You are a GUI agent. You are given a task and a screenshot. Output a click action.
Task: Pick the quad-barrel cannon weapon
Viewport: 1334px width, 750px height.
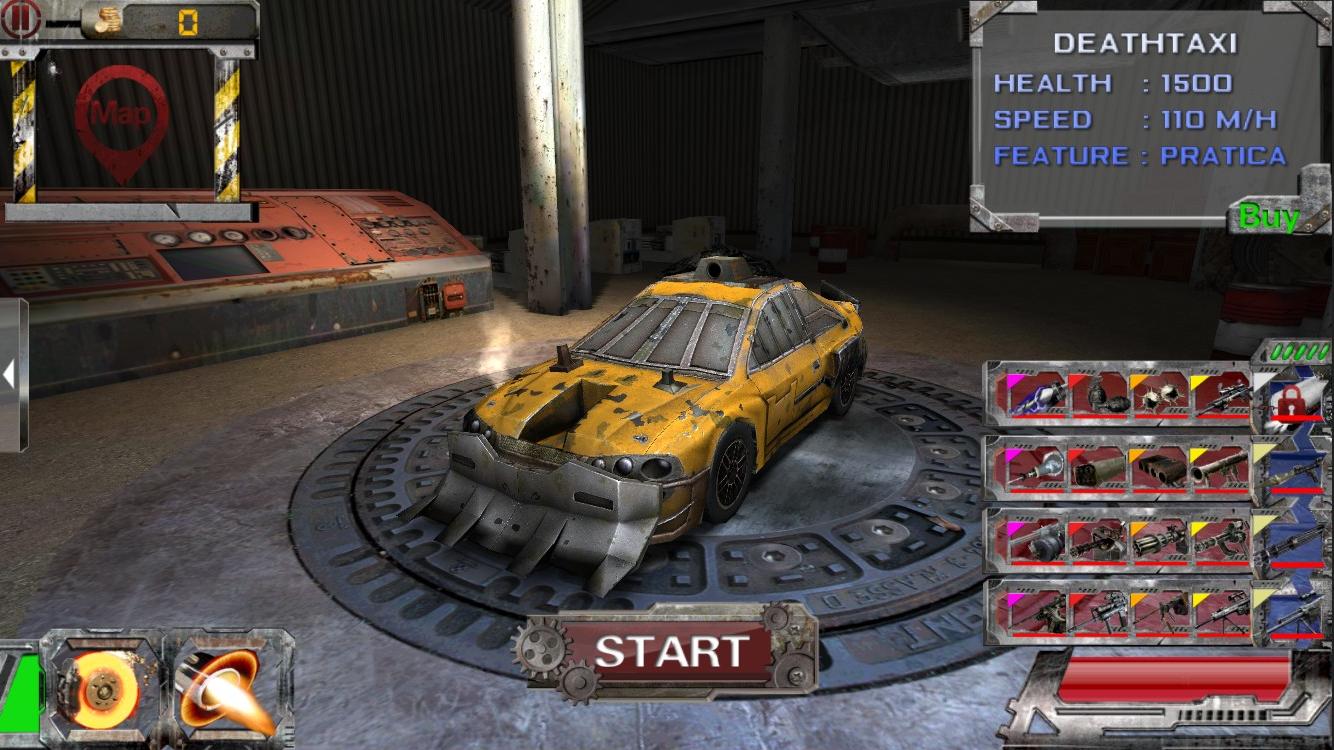click(x=1158, y=468)
